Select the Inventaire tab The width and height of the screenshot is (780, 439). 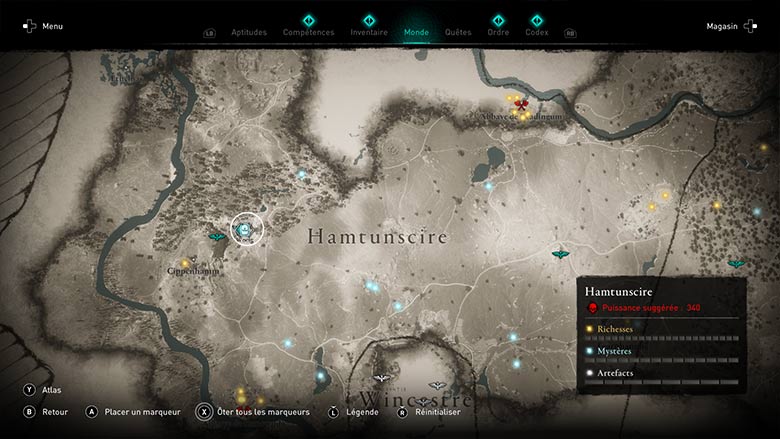tap(369, 32)
